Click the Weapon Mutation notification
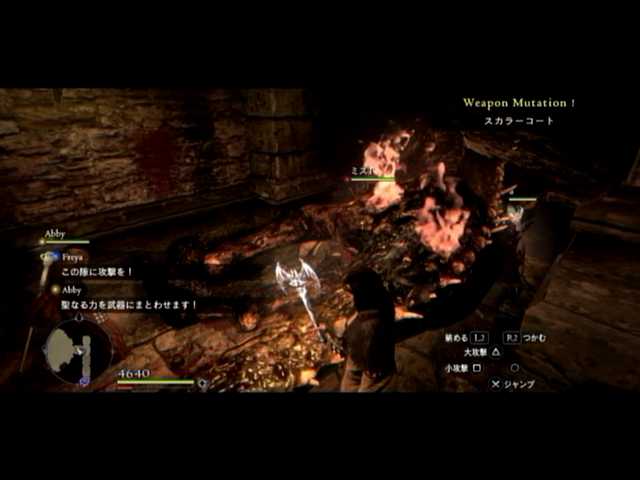Image resolution: width=640 pixels, height=480 pixels. pyautogui.click(x=518, y=102)
